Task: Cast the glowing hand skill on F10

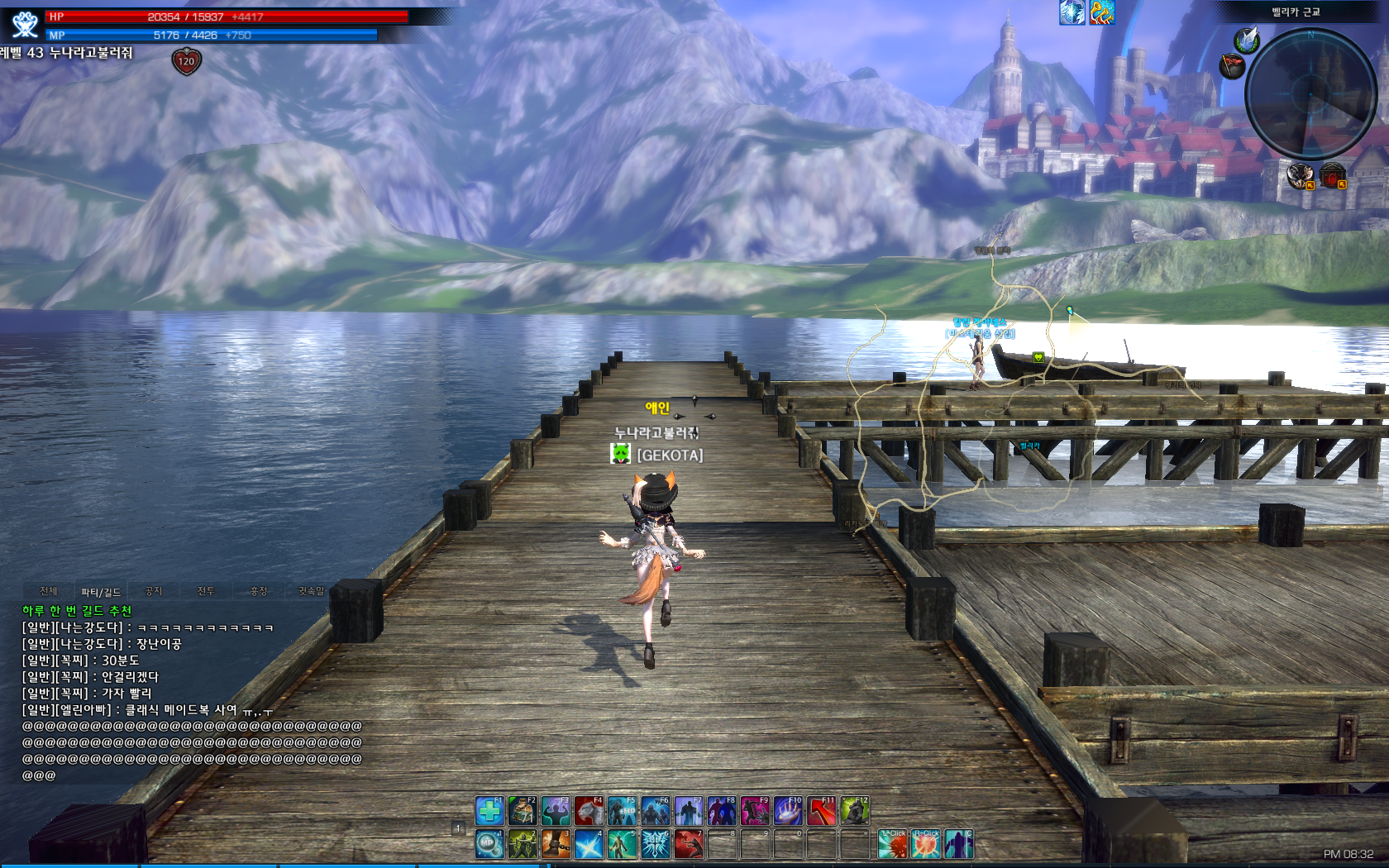Action: [788, 811]
